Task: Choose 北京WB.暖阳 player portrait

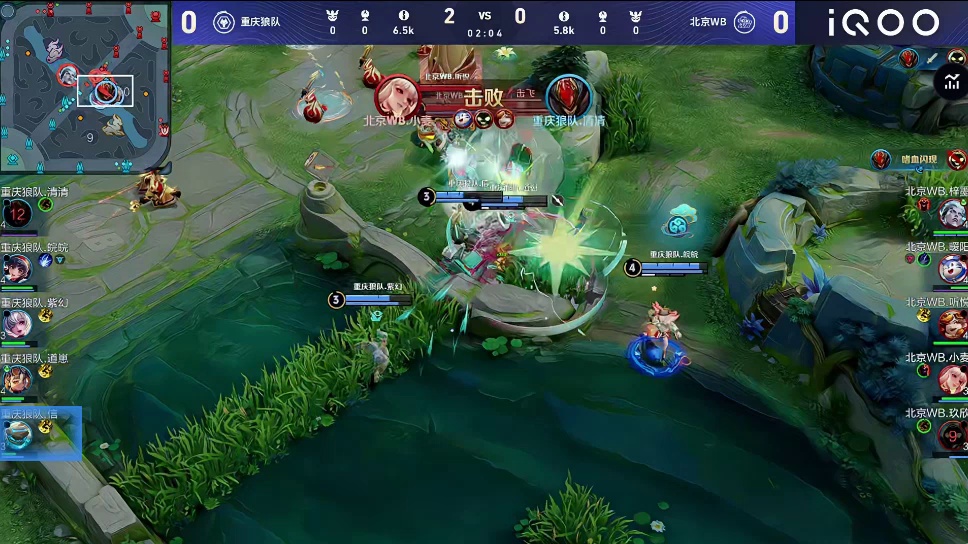Action: tap(951, 268)
